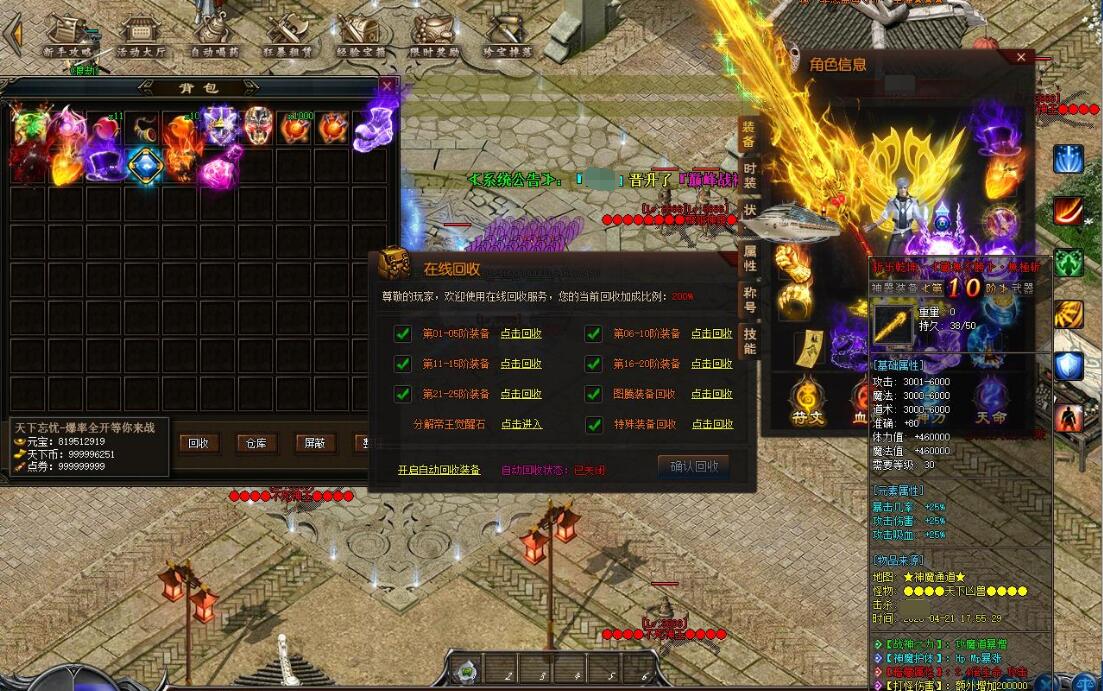Open the 活动大厅 activity hall
This screenshot has height=691, width=1103.
point(141,37)
